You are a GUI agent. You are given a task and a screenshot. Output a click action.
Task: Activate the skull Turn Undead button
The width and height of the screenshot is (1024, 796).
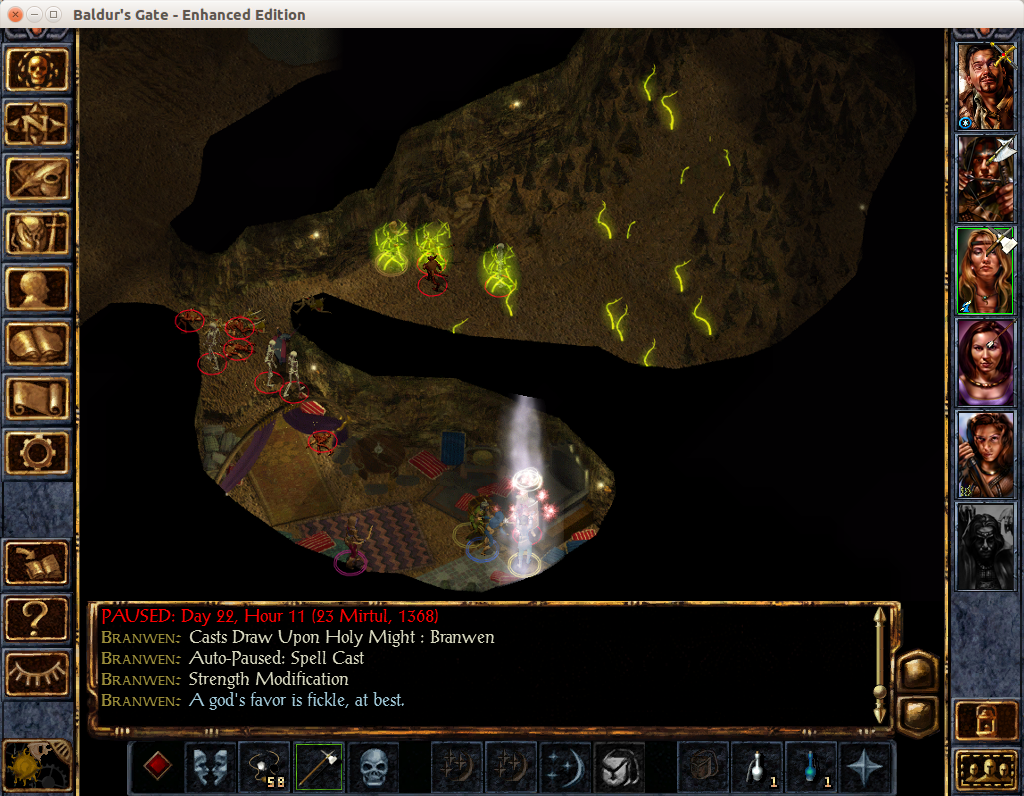(x=373, y=767)
